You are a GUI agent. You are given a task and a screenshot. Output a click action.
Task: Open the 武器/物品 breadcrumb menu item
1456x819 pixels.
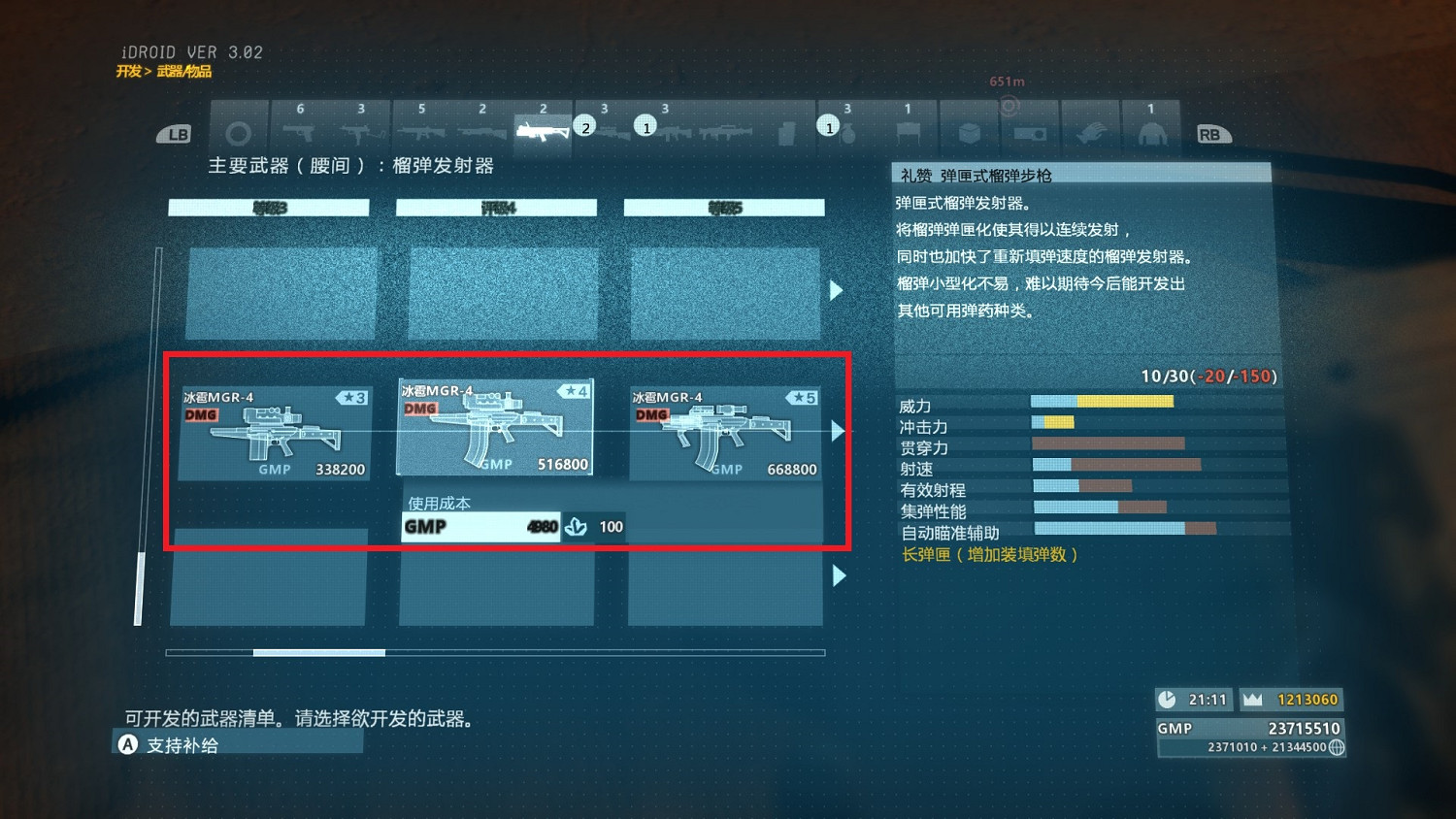(185, 71)
